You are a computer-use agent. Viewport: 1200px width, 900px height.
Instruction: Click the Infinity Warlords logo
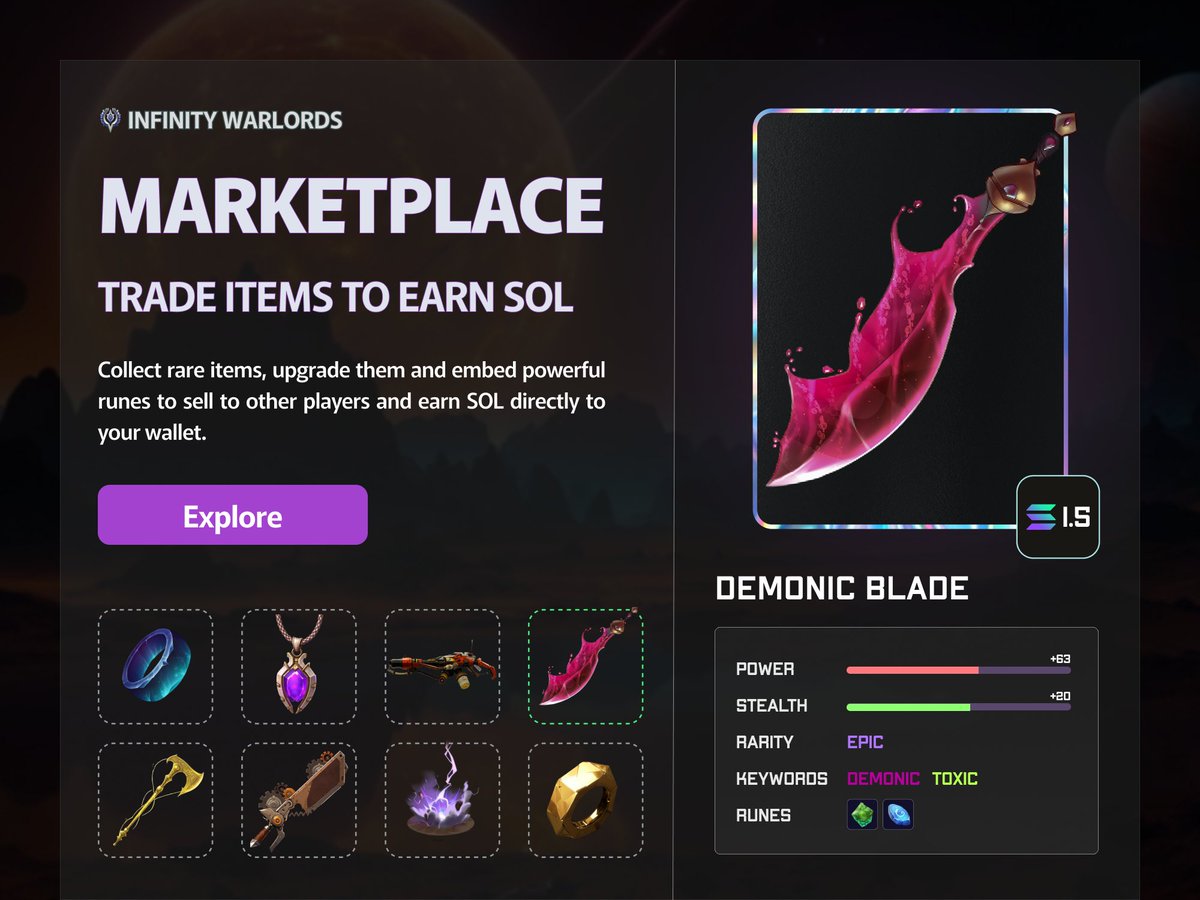(221, 121)
